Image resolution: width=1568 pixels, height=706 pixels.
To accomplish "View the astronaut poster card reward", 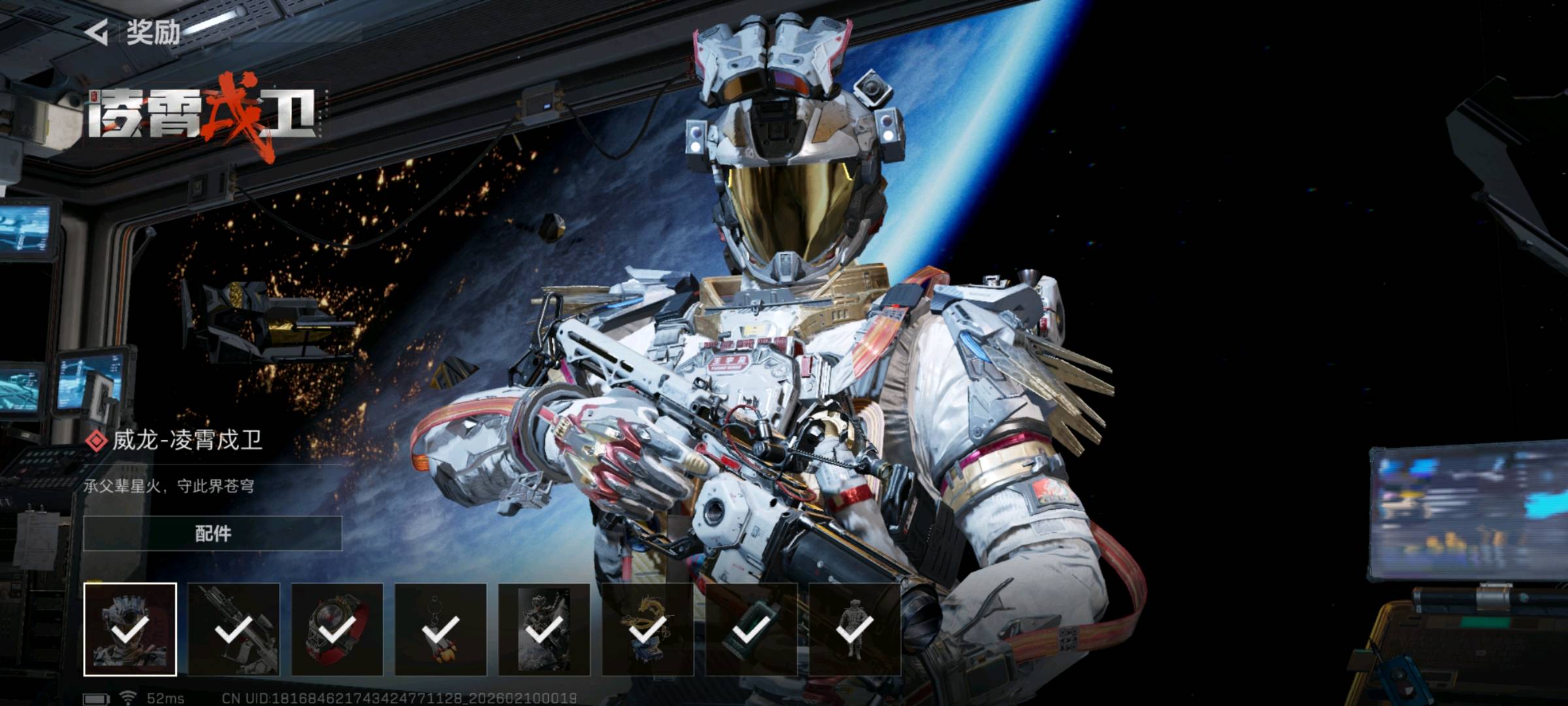I will [x=544, y=629].
